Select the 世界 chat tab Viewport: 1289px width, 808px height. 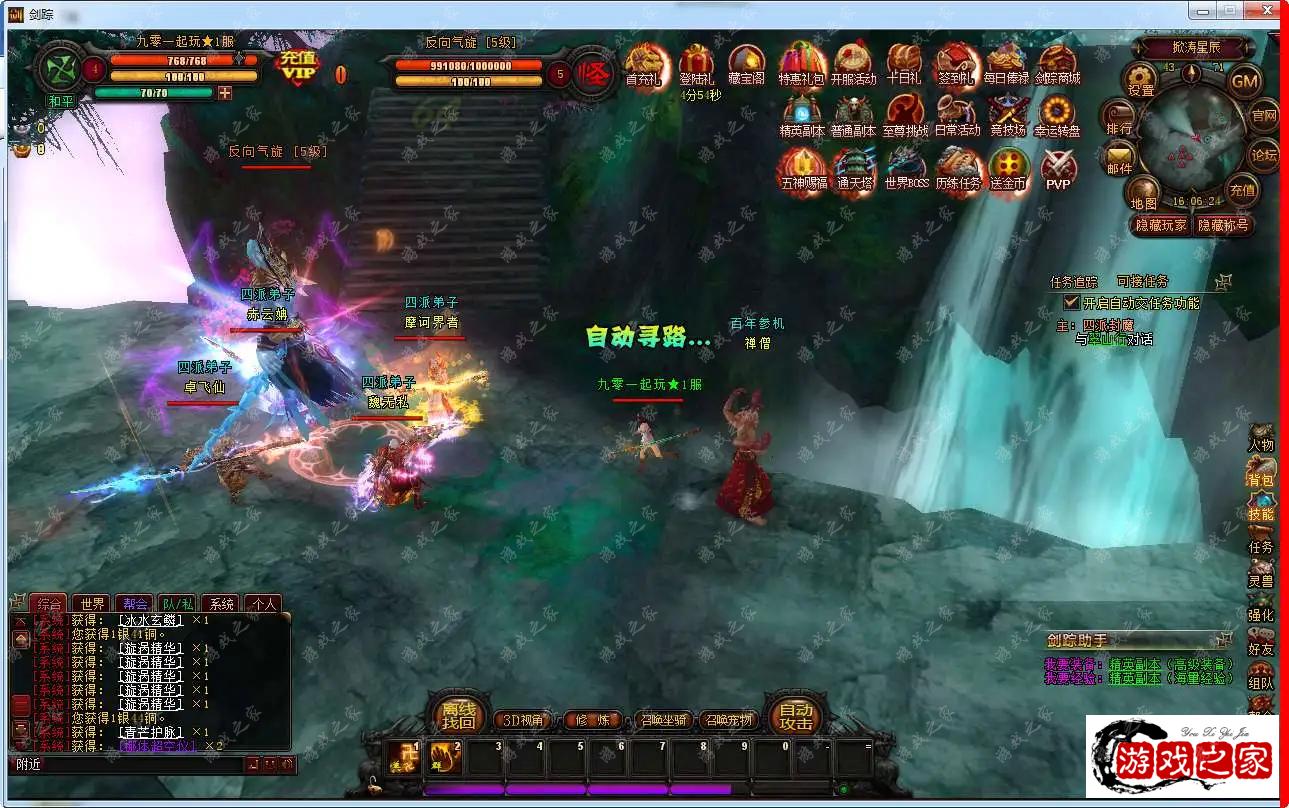tap(92, 604)
